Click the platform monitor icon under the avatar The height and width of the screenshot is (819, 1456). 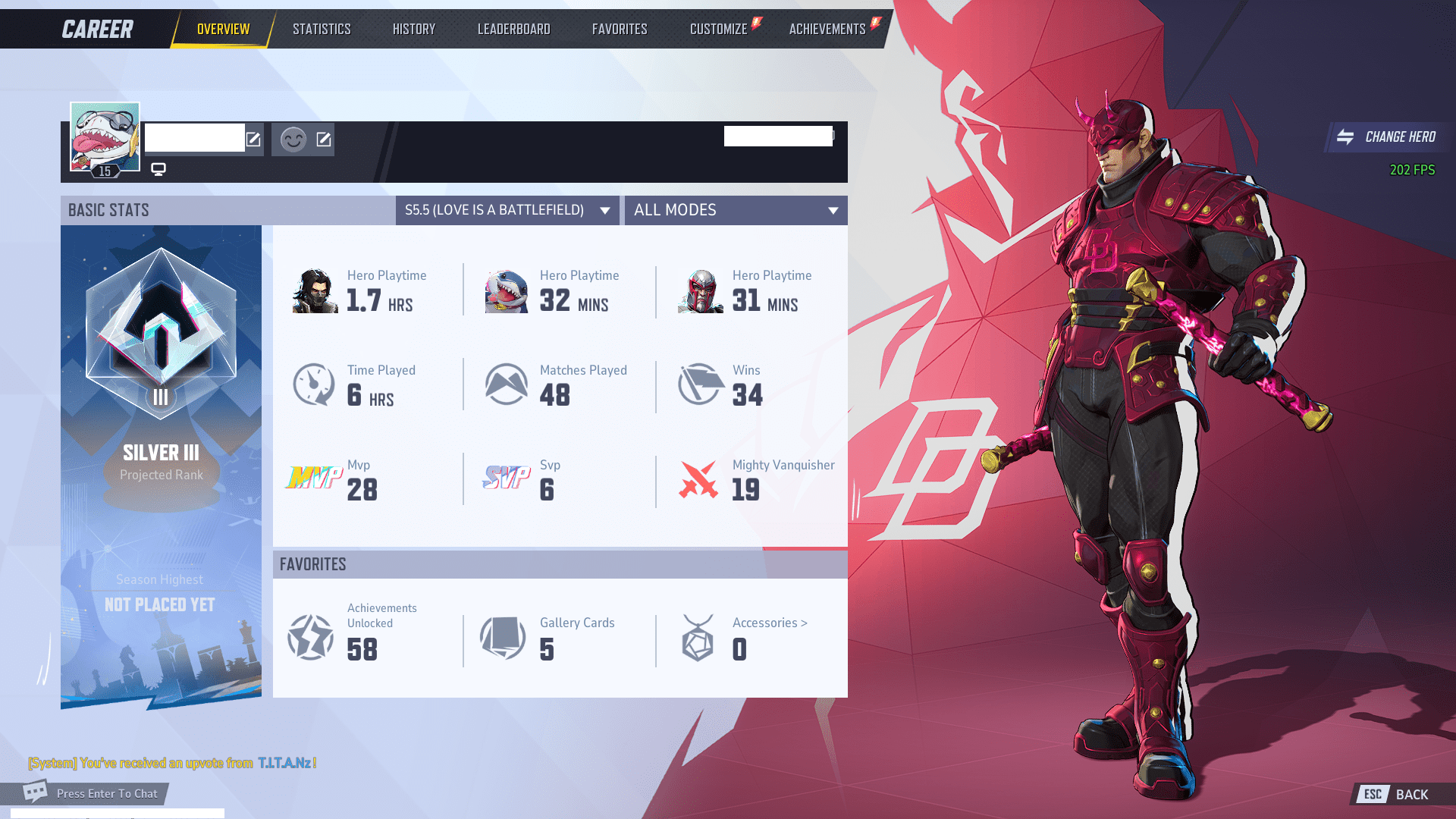click(x=158, y=168)
